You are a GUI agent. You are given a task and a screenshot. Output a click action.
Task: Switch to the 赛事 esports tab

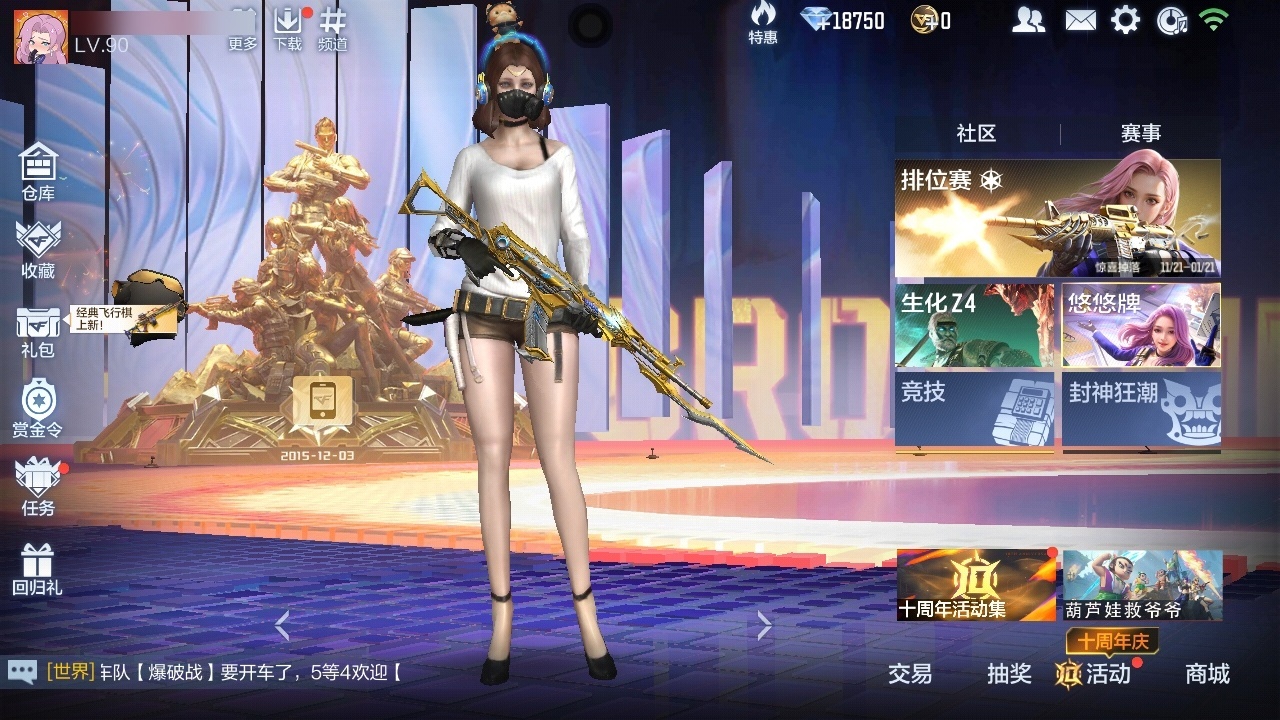pyautogui.click(x=1140, y=134)
